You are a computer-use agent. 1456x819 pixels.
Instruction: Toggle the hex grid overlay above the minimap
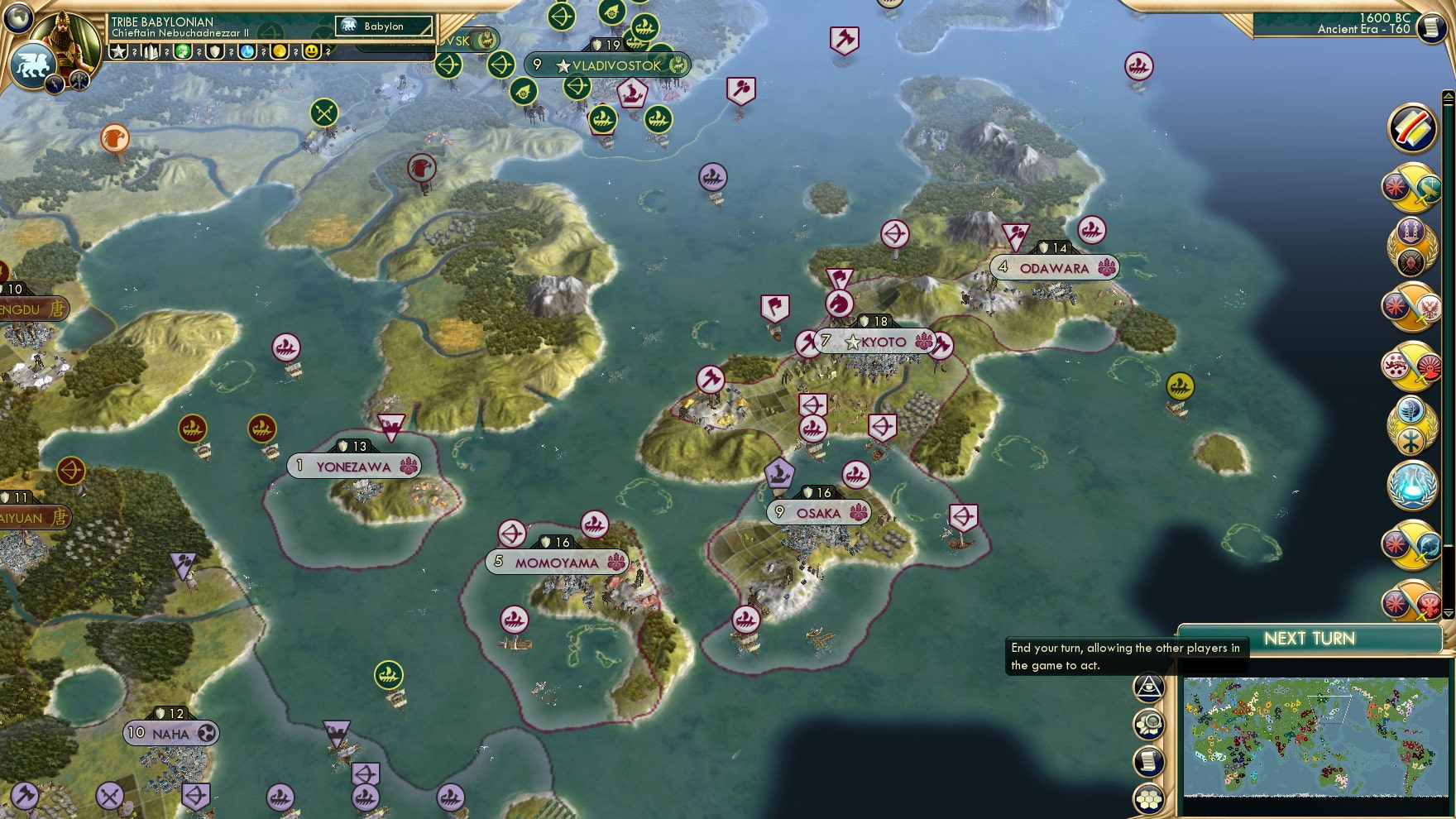tap(1149, 798)
